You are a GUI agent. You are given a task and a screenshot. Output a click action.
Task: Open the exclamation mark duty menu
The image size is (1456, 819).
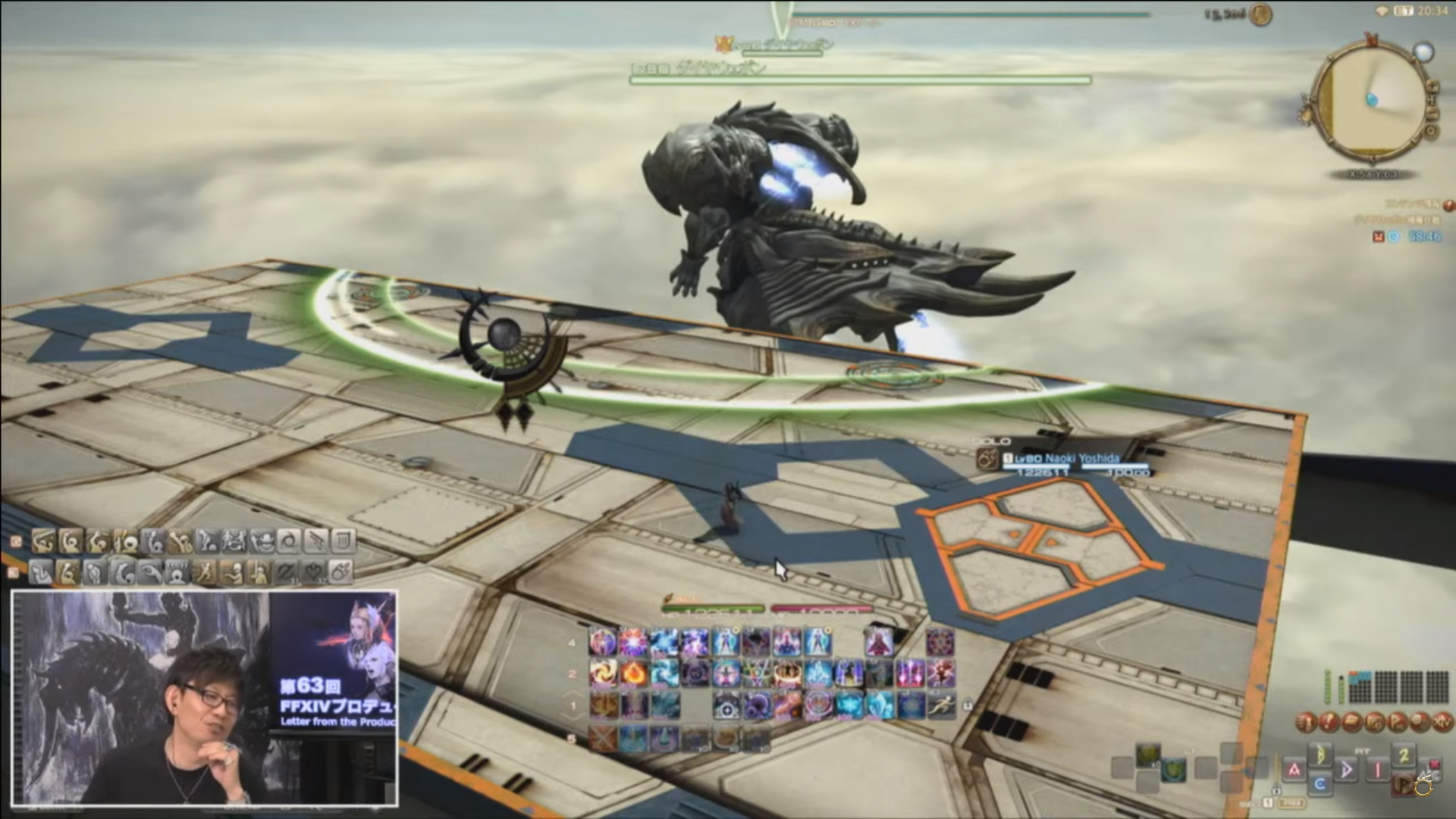(1329, 723)
